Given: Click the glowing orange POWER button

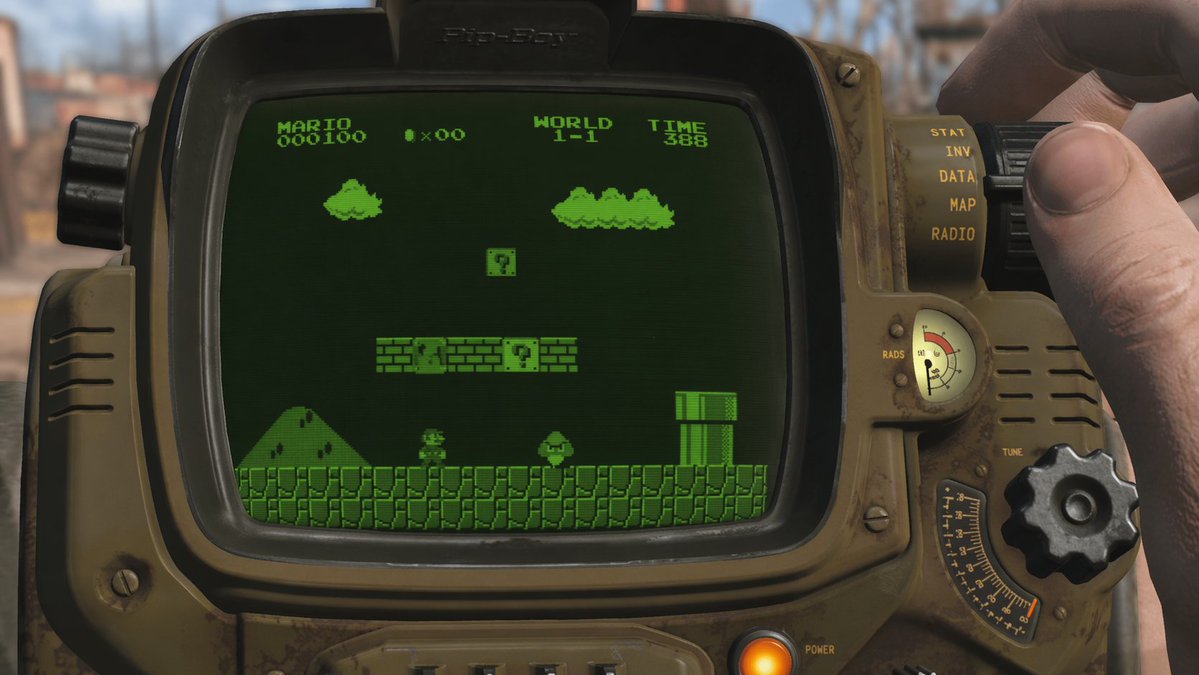Looking at the screenshot, I should pos(765,655).
